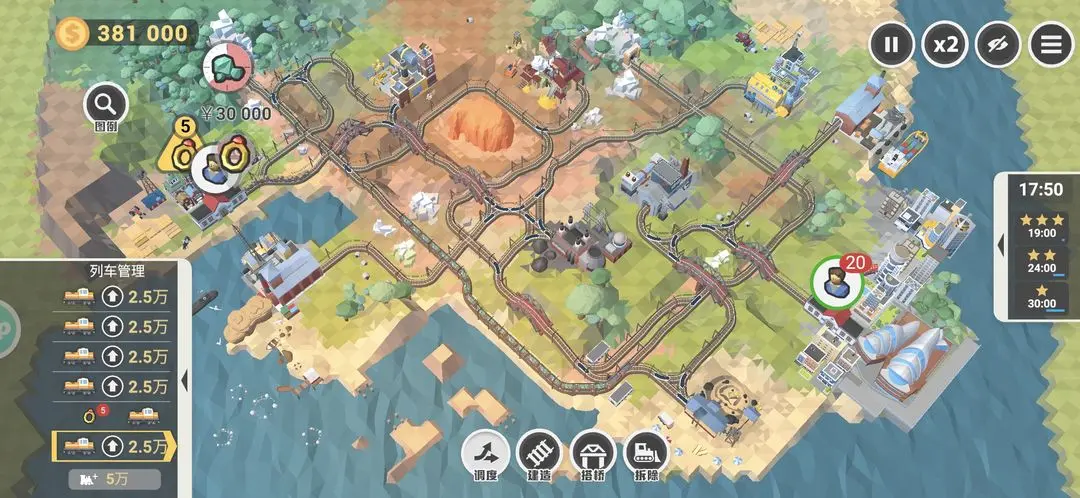Image resolution: width=1080 pixels, height=498 pixels.
Task: Choose the 建造 track building tool
Action: click(x=537, y=455)
